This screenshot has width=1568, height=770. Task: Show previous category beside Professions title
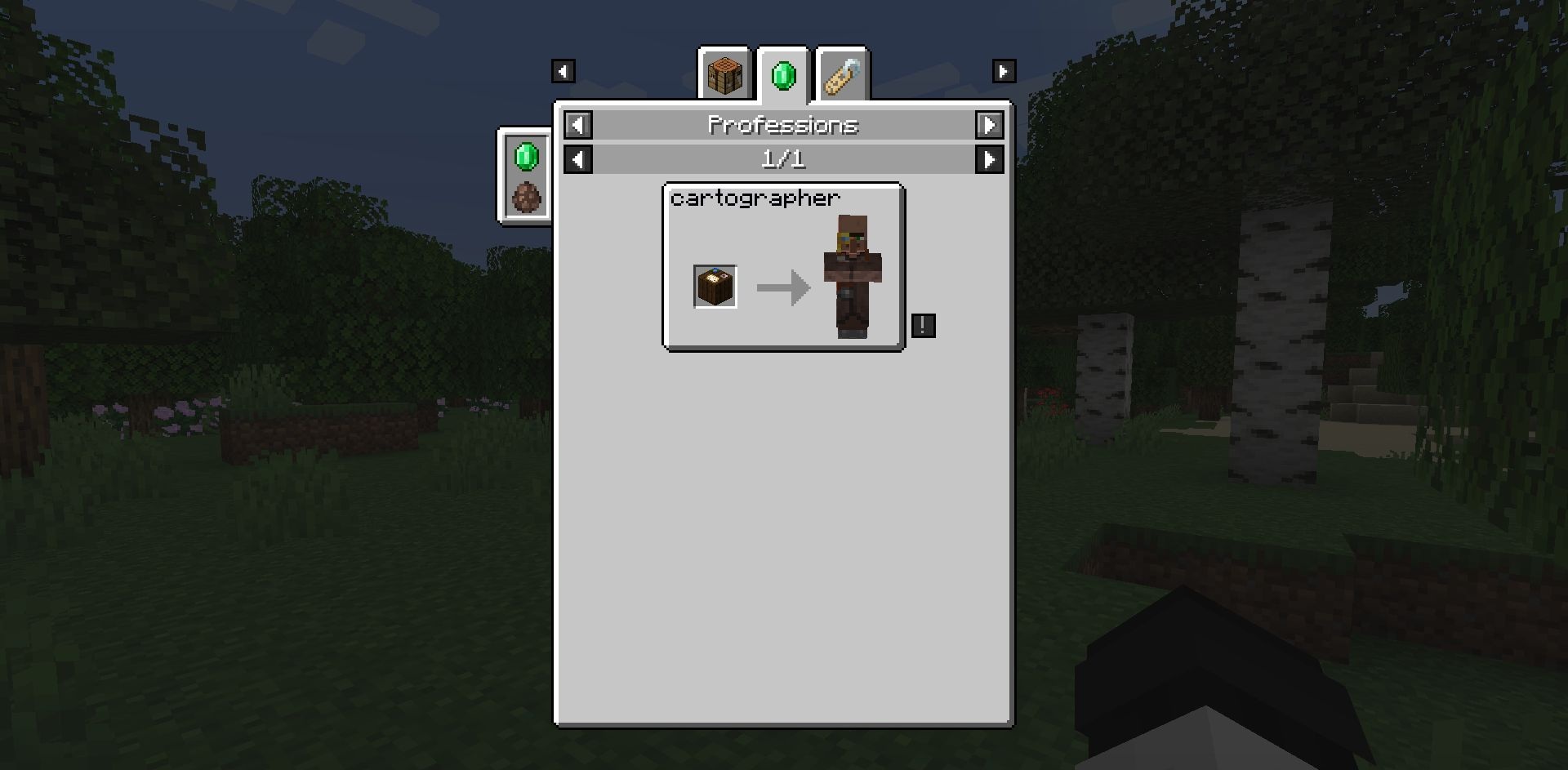pyautogui.click(x=578, y=125)
